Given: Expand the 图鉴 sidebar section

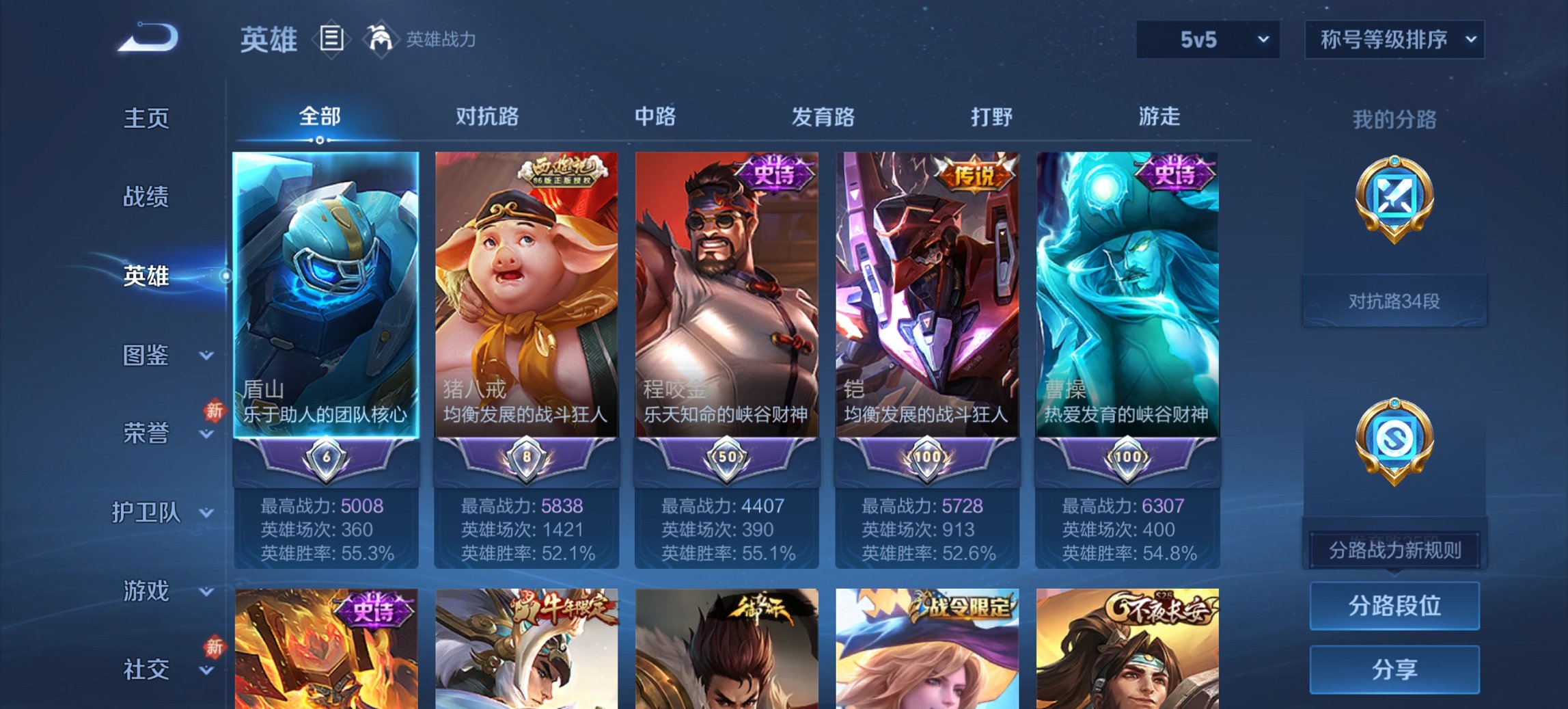Looking at the screenshot, I should tap(146, 356).
